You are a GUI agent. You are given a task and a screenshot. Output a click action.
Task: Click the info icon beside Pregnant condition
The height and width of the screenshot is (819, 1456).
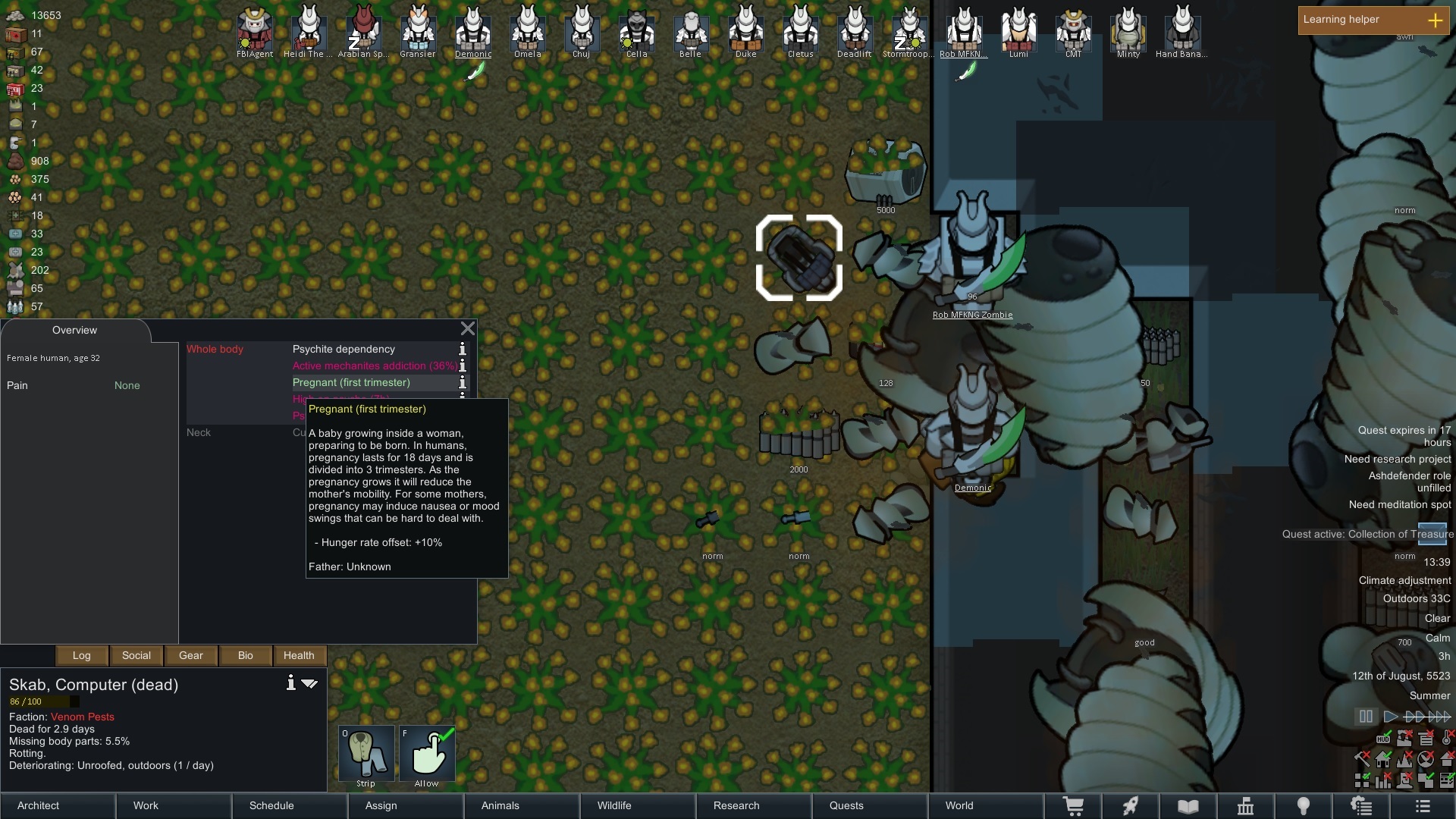[462, 383]
